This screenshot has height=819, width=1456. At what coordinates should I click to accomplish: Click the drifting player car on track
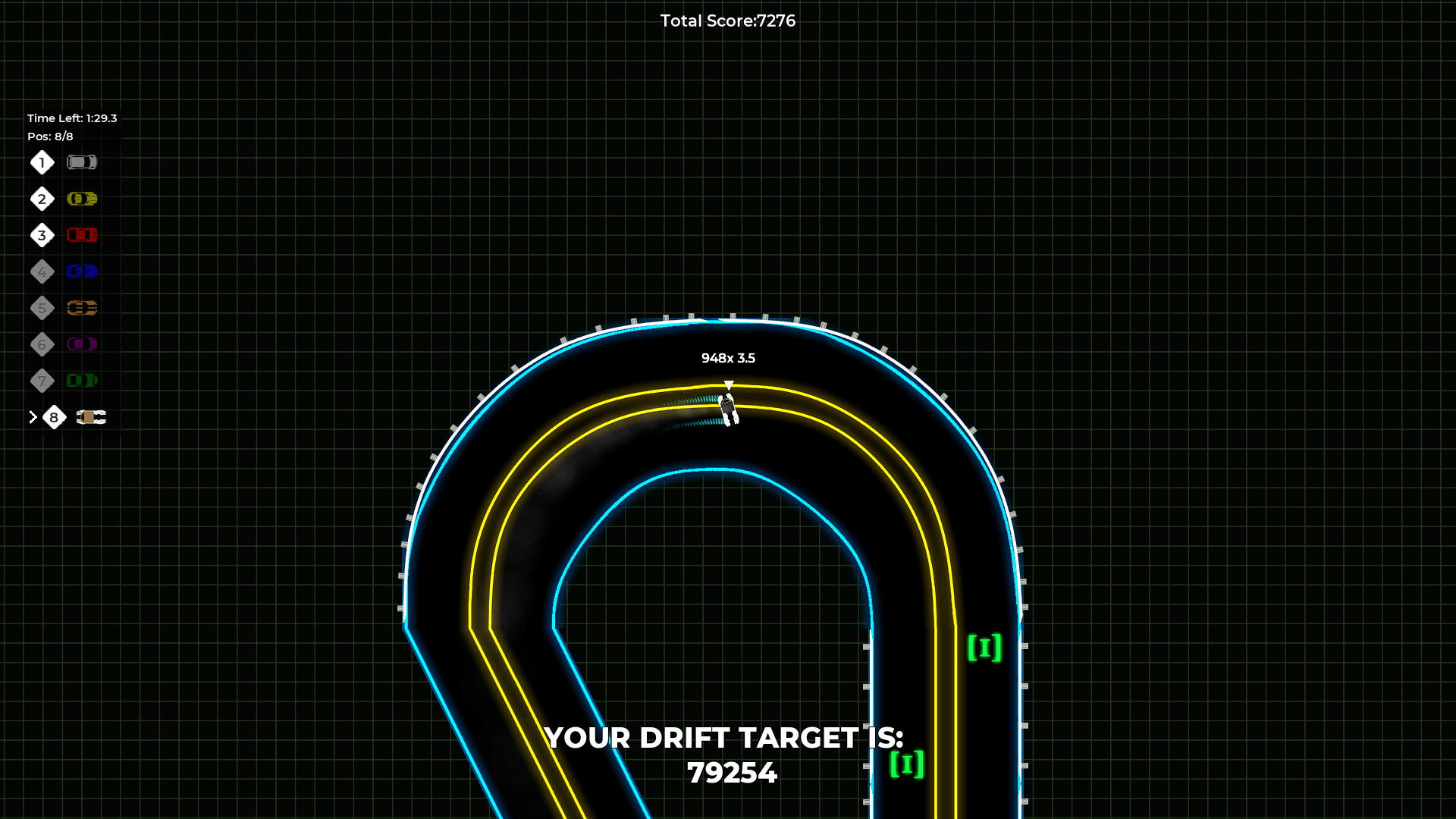(728, 407)
